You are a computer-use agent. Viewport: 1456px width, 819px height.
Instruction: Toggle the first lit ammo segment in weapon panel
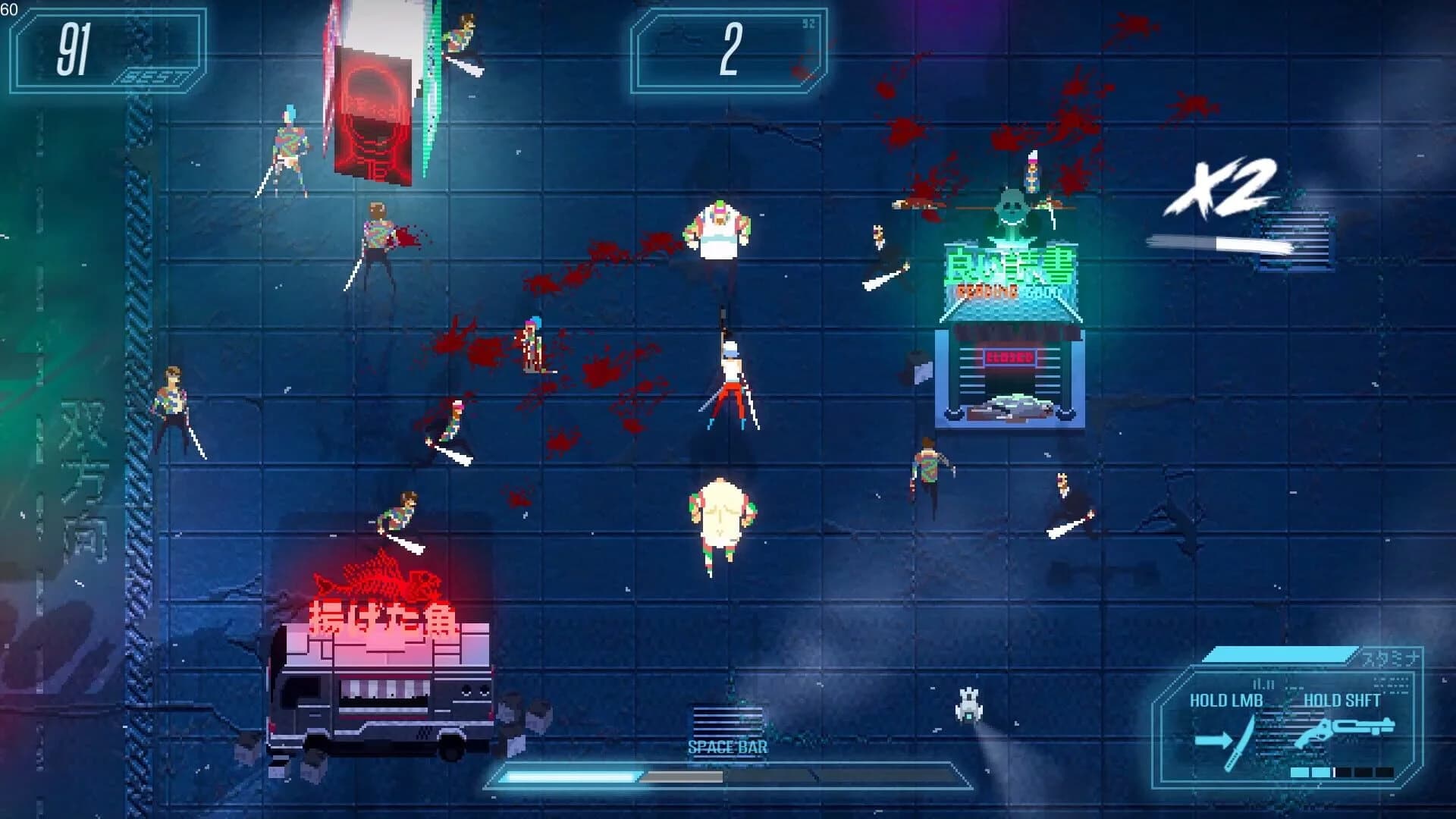[x=1299, y=772]
